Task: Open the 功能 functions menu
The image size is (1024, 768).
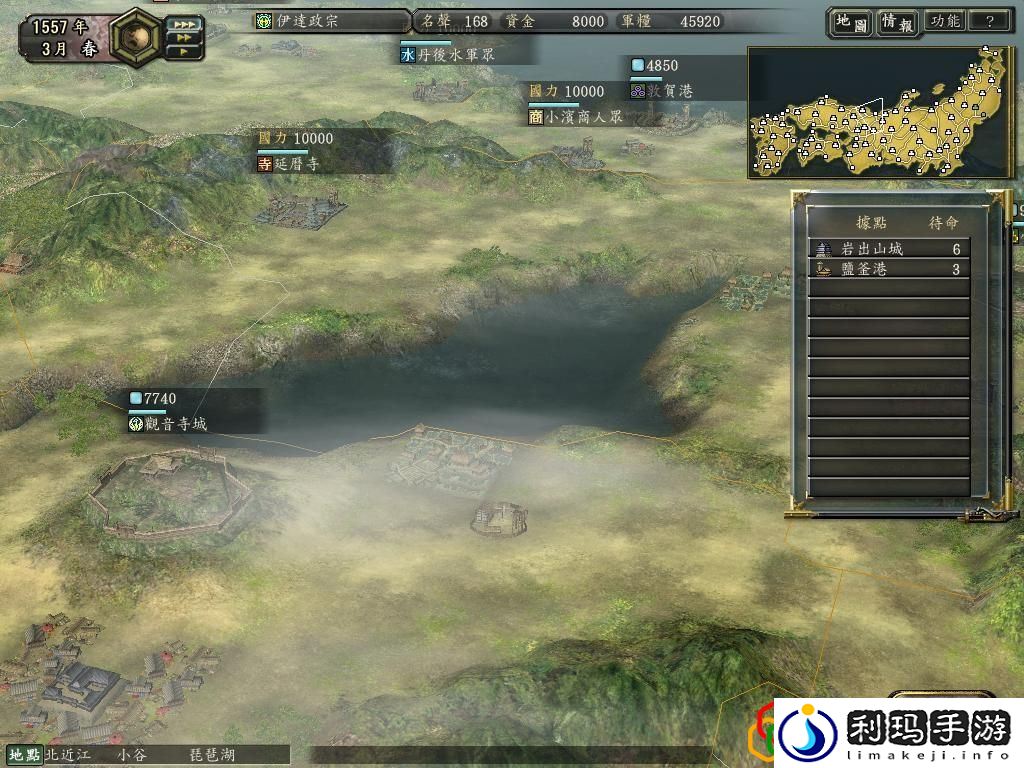Action: [x=944, y=21]
